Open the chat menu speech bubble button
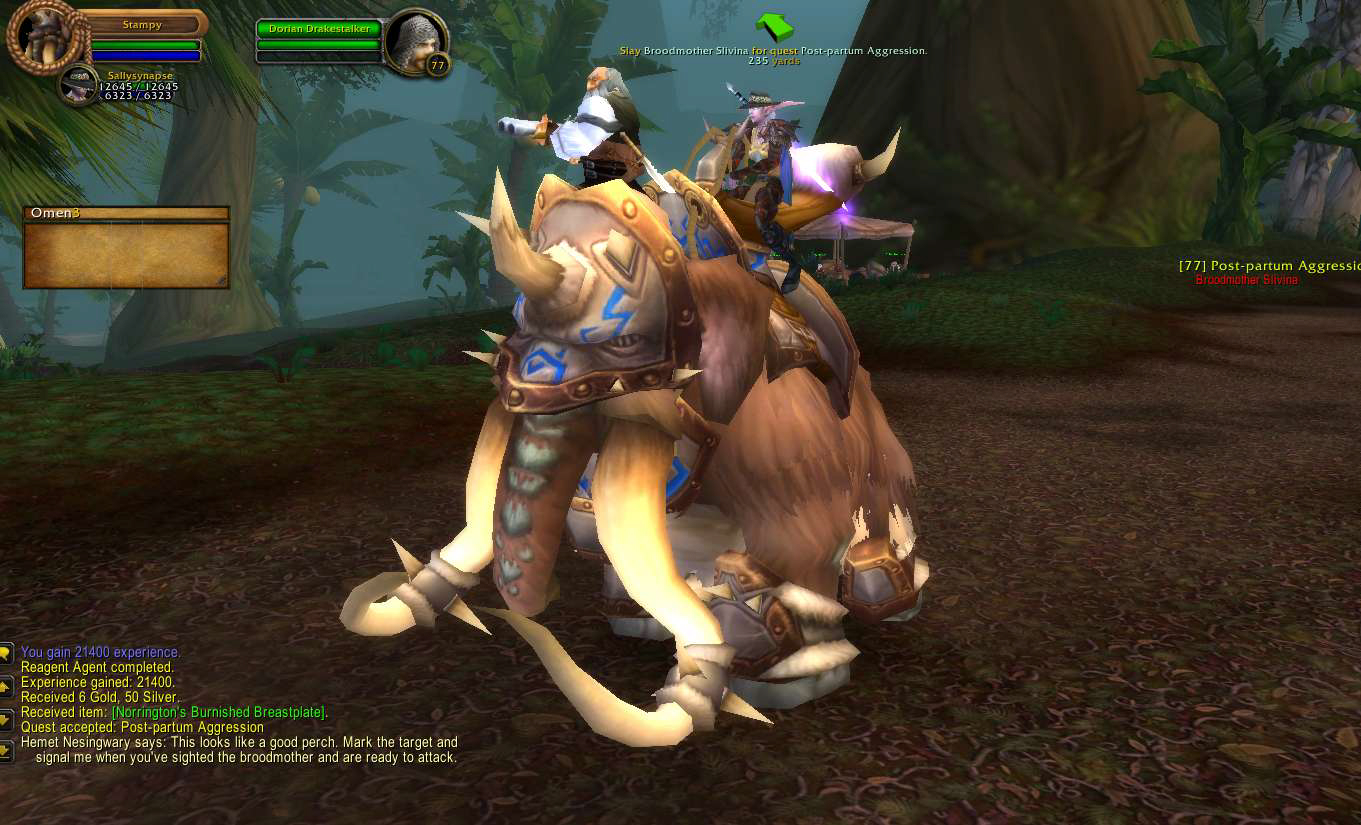1361x825 pixels. click(6, 654)
